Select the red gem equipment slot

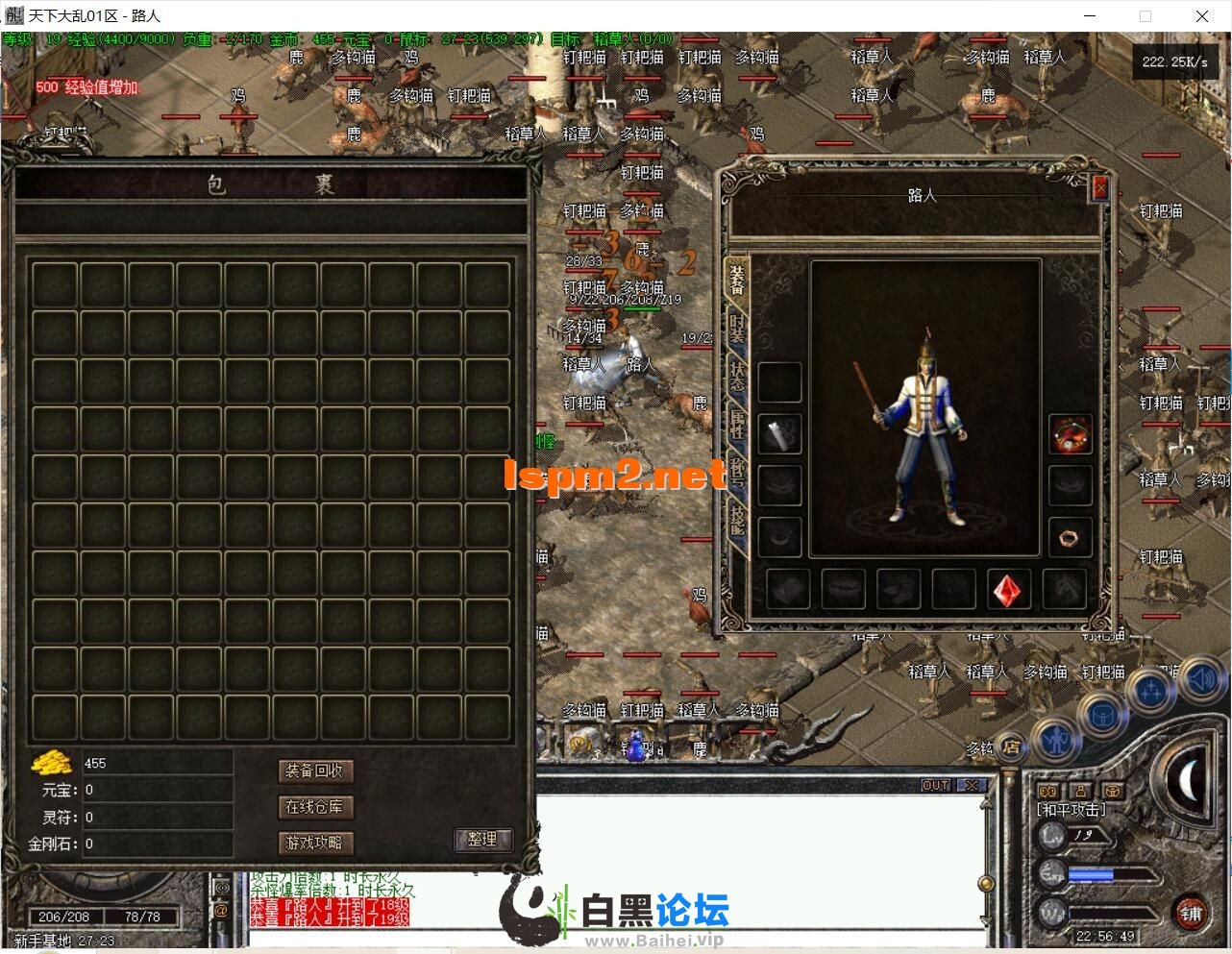tap(1010, 589)
